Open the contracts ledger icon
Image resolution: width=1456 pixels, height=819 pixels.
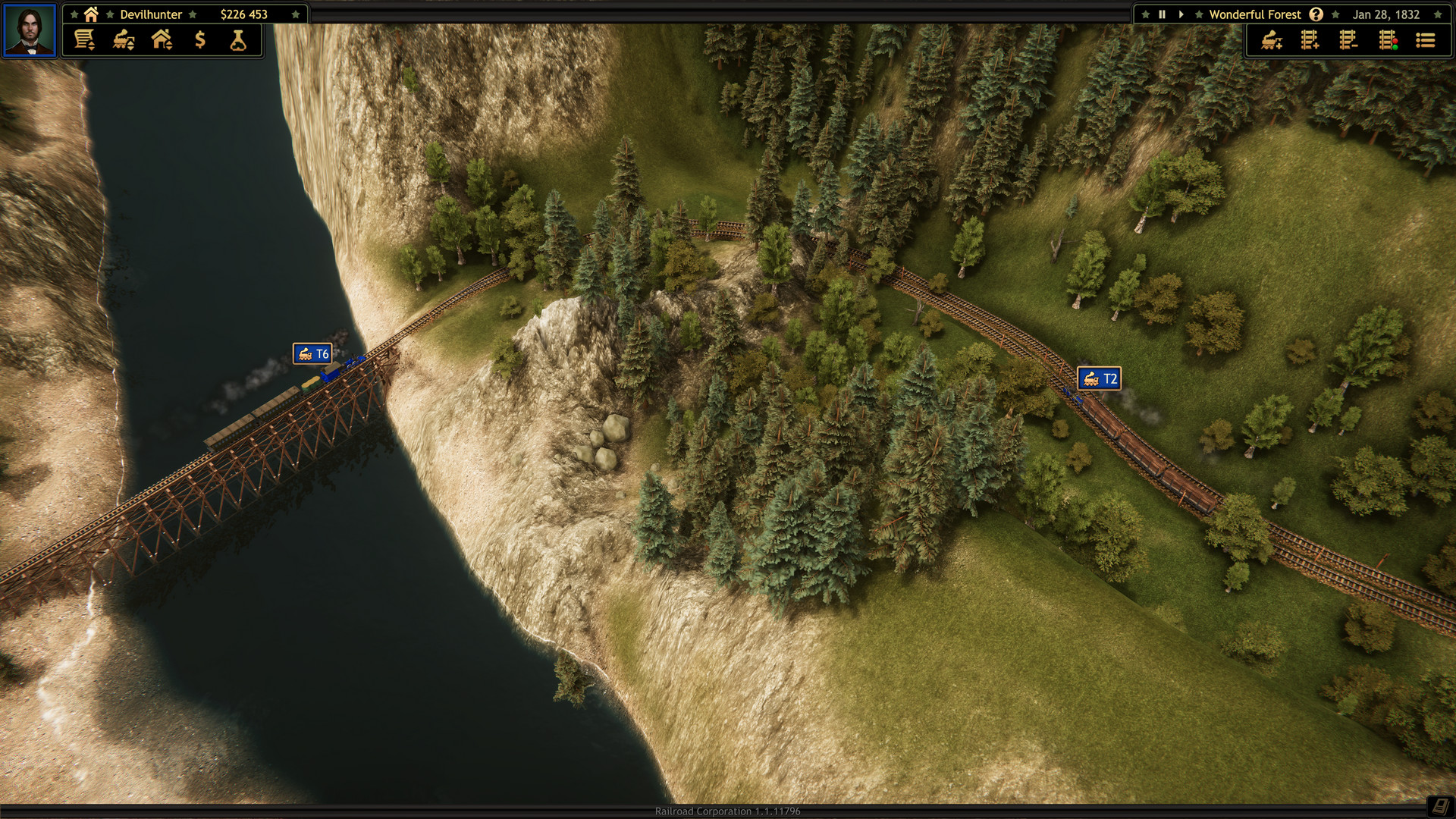[83, 40]
